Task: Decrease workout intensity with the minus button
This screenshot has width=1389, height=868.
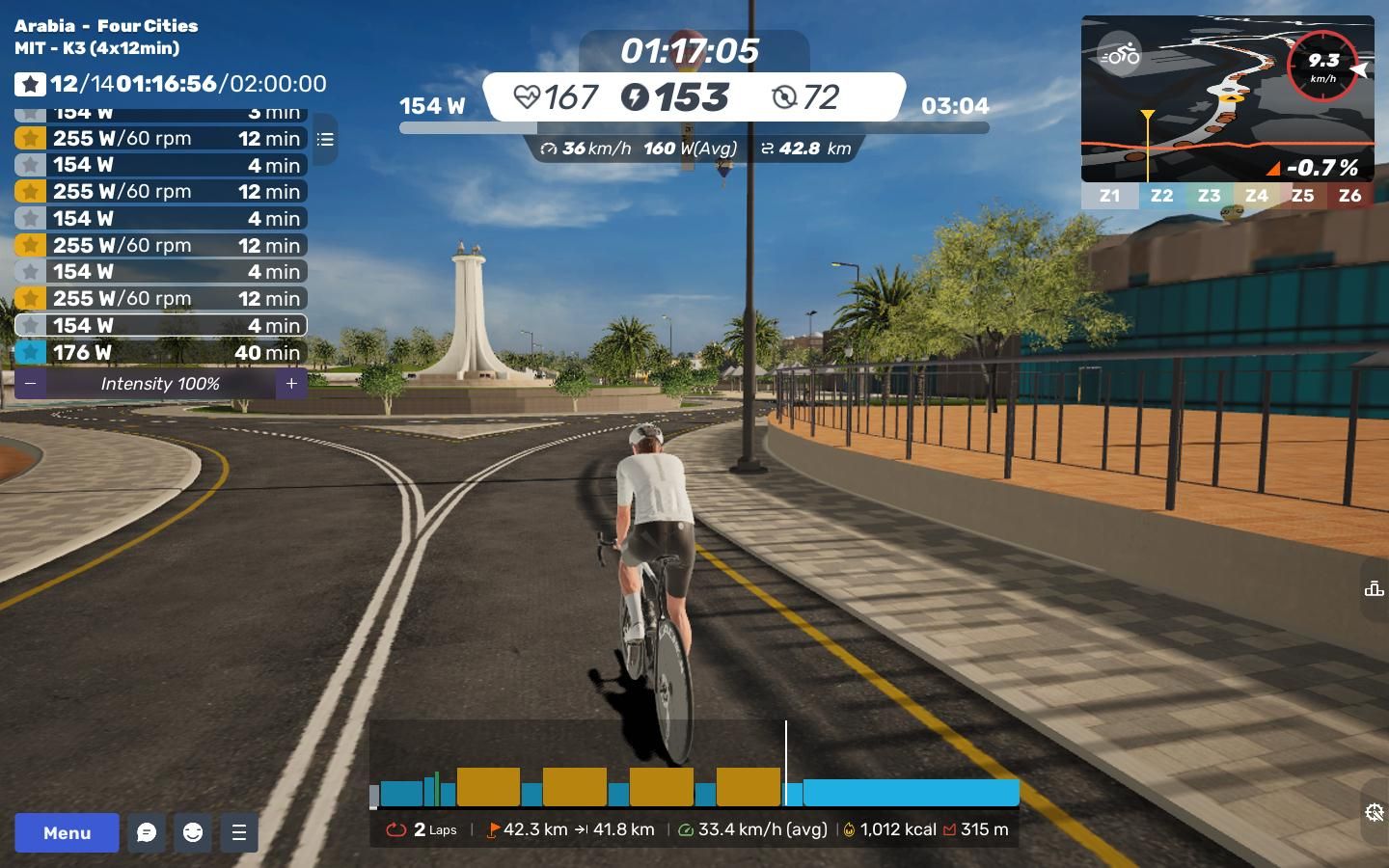Action: 31,384
